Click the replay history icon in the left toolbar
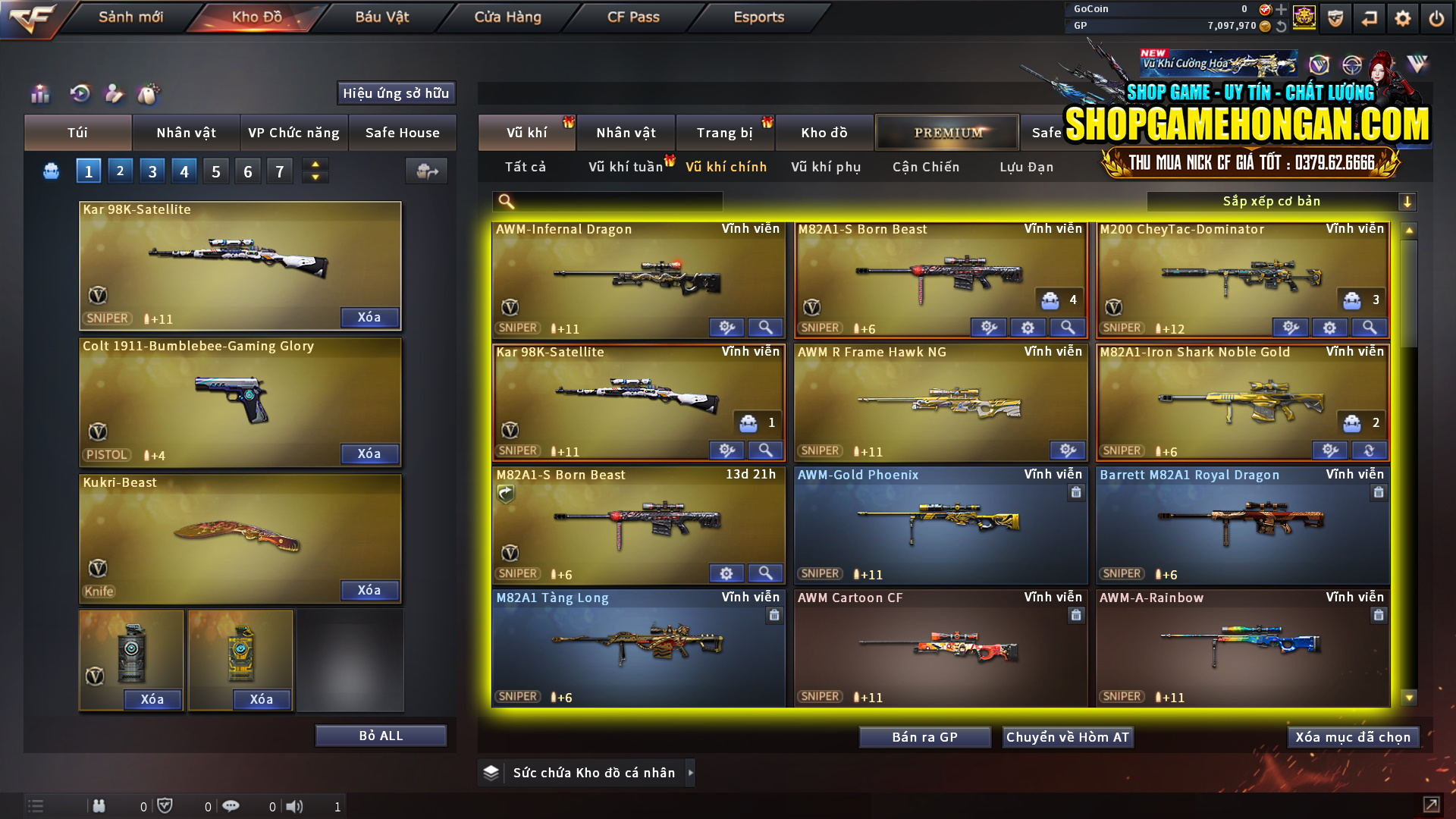This screenshot has height=819, width=1456. click(x=80, y=94)
